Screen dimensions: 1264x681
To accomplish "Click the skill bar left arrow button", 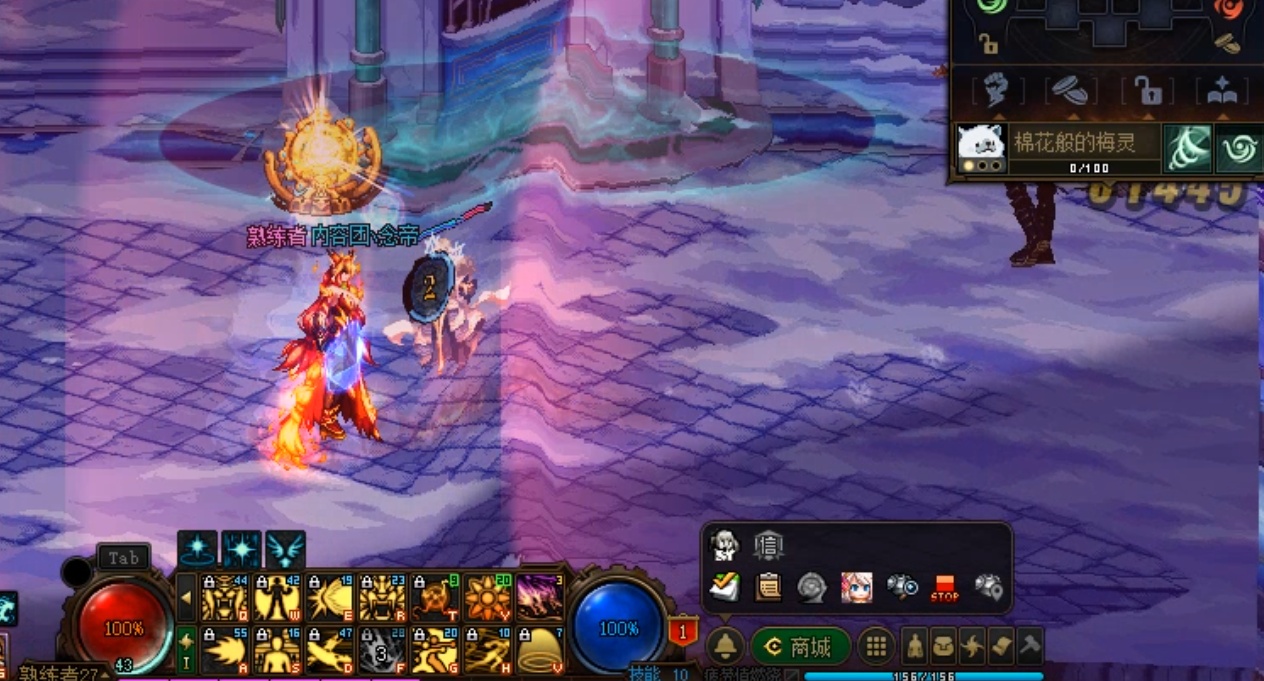I will pyautogui.click(x=186, y=598).
